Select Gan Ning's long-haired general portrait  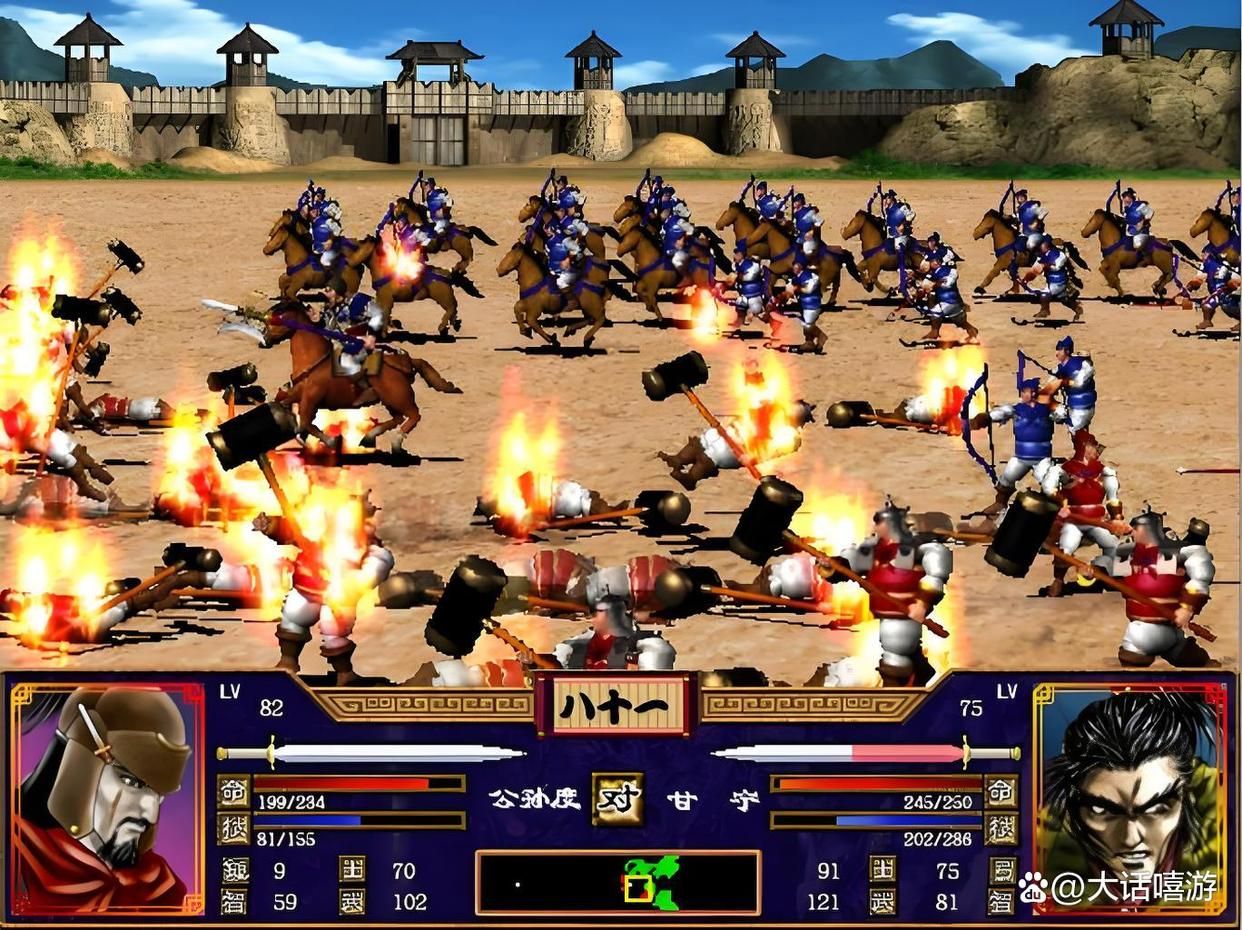[x=1130, y=797]
